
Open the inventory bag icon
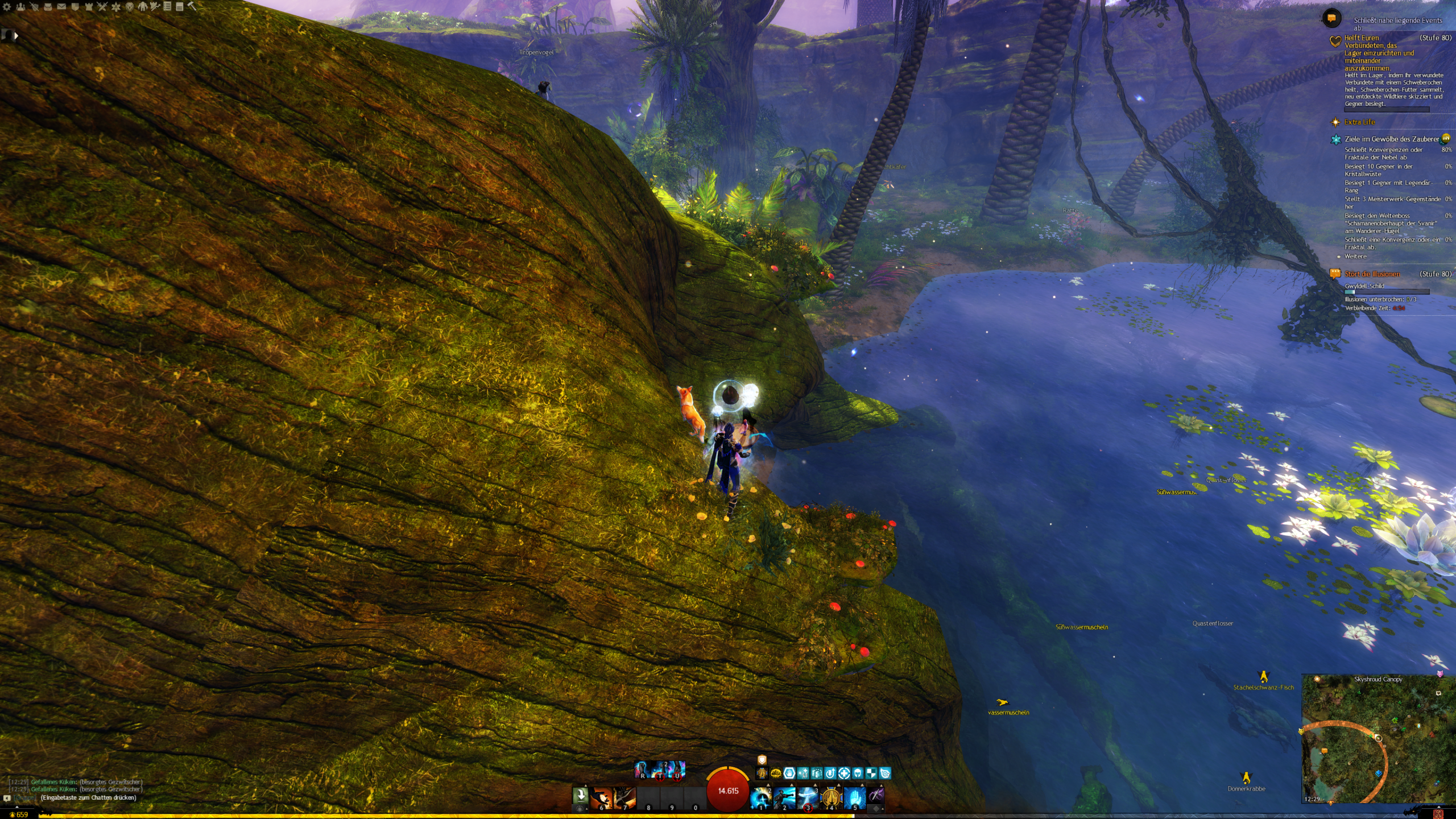[48, 7]
